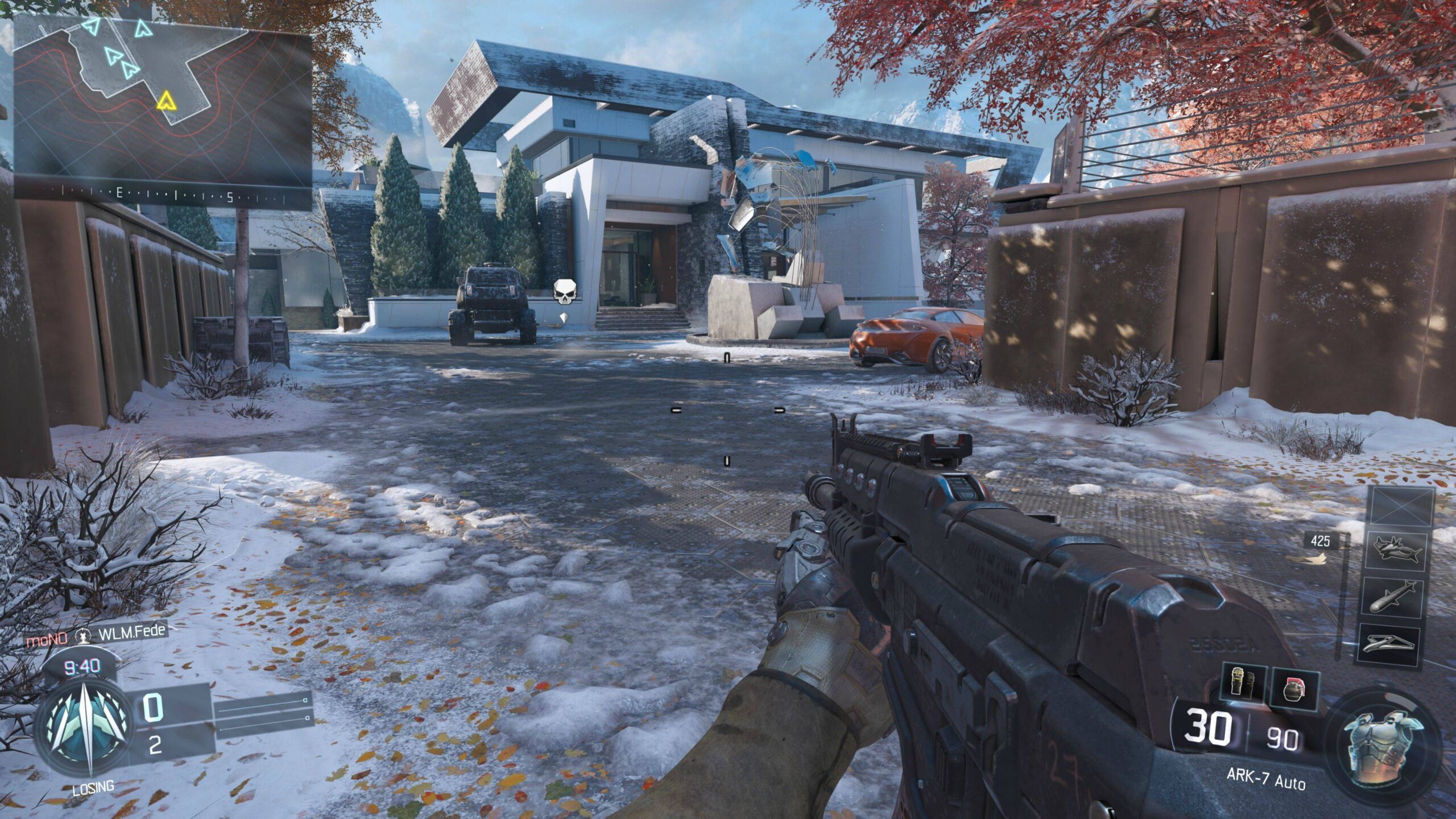Image resolution: width=1456 pixels, height=819 pixels.
Task: Choose the gunship aircraft scorestreak icon
Action: (1396, 551)
